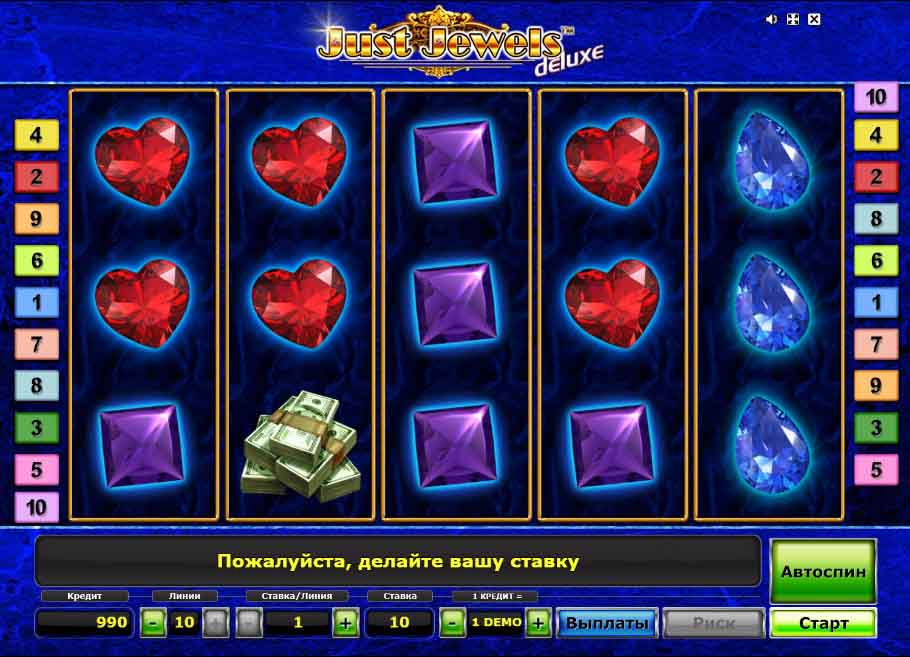Start the spin with the Старт button
Viewport: 910px width, 657px height.
click(x=822, y=623)
